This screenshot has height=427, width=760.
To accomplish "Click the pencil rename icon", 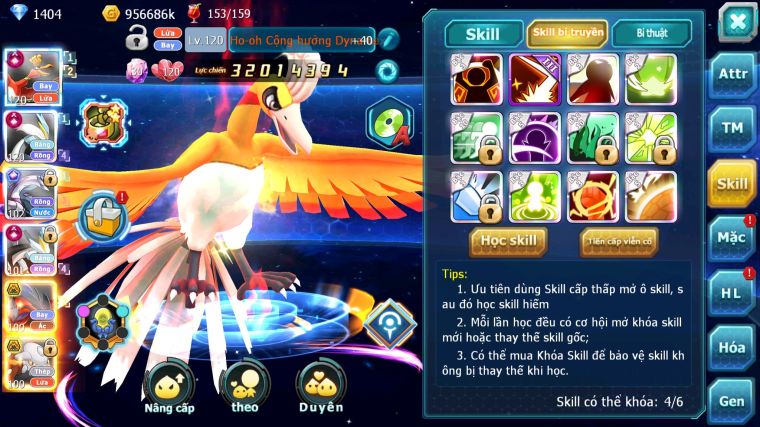I will pyautogui.click(x=388, y=40).
